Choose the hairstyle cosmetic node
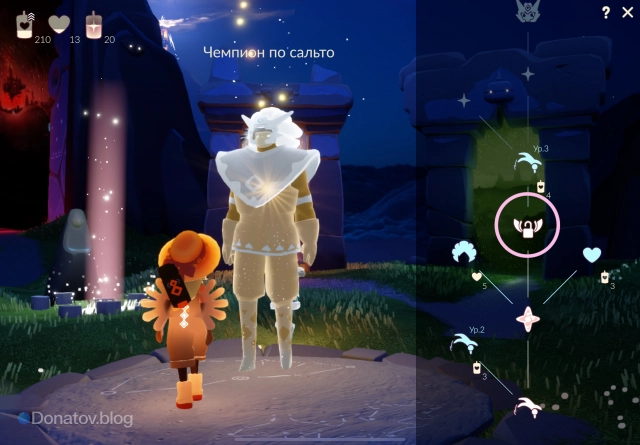The height and width of the screenshot is (445, 640). click(x=463, y=251)
